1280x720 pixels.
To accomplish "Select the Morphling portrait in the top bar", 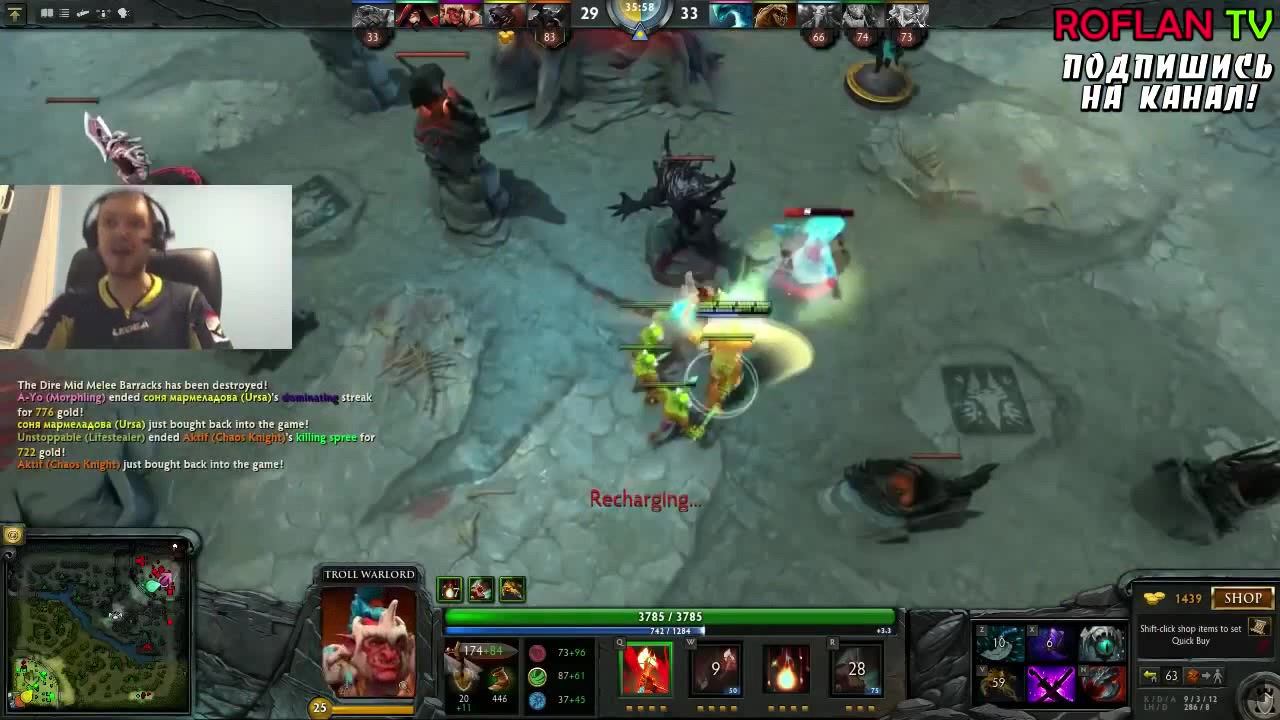I will (x=729, y=15).
